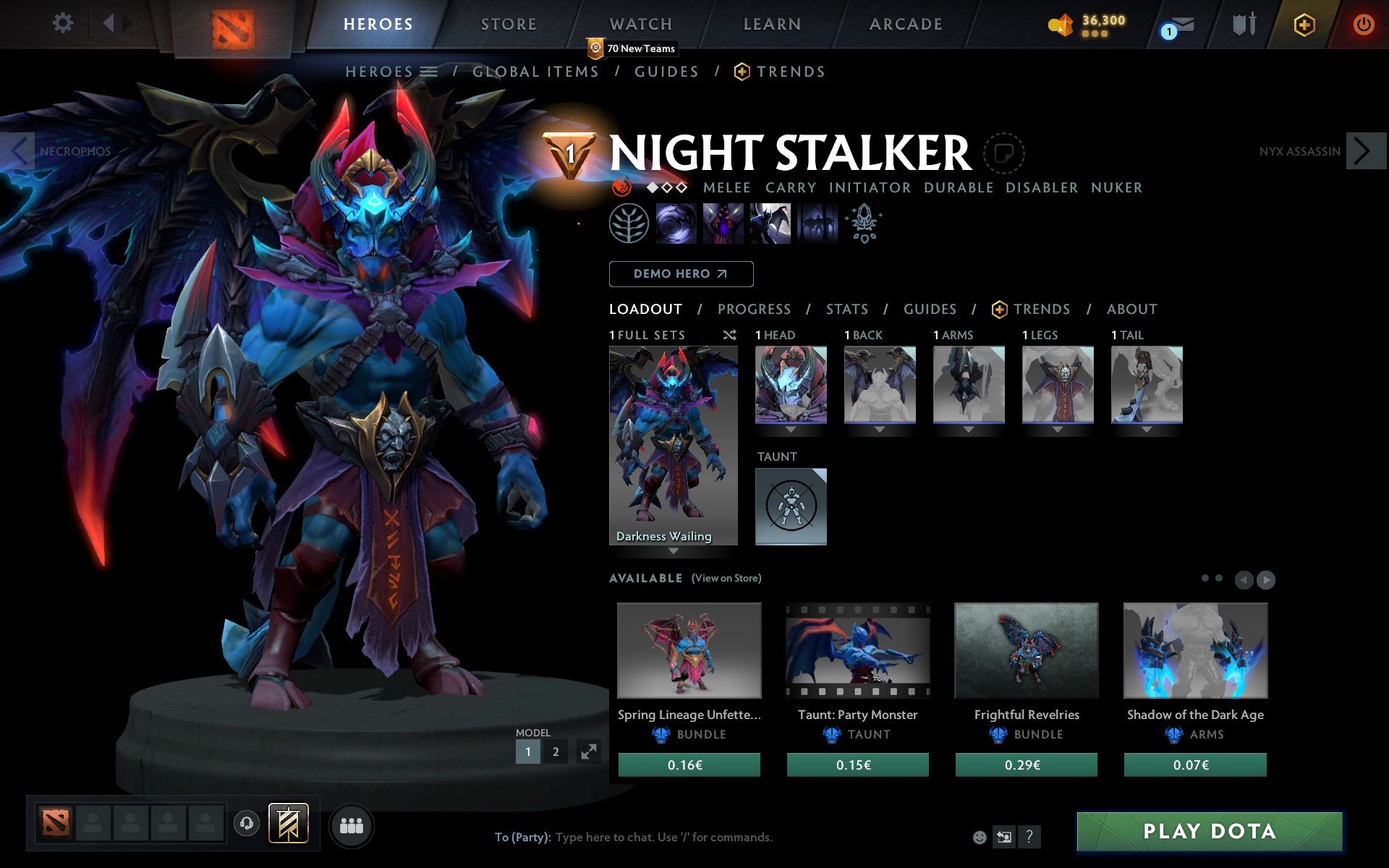Open the Night Stalker talent tree icon

(x=629, y=224)
